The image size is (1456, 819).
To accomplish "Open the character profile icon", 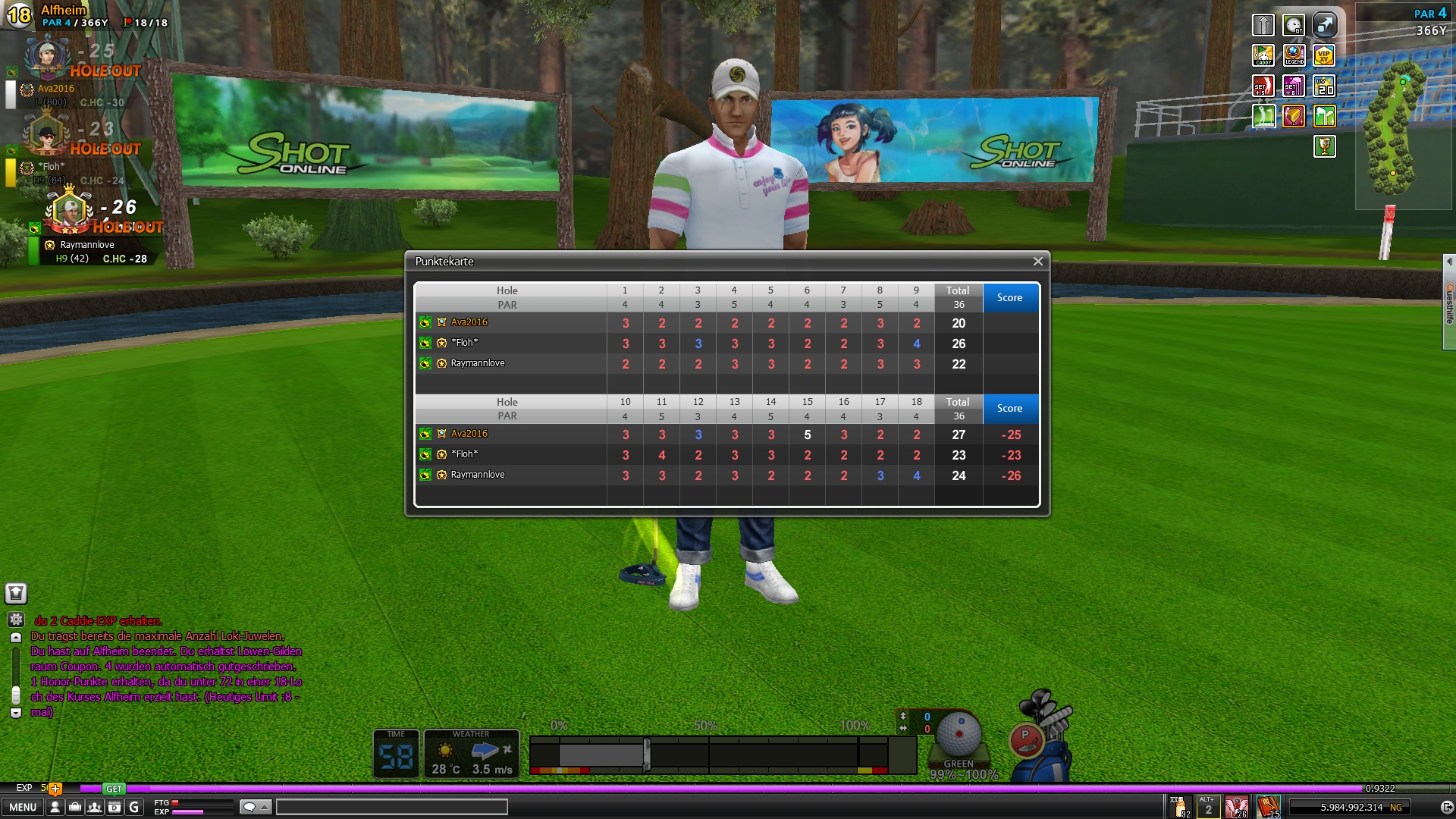I will [55, 807].
